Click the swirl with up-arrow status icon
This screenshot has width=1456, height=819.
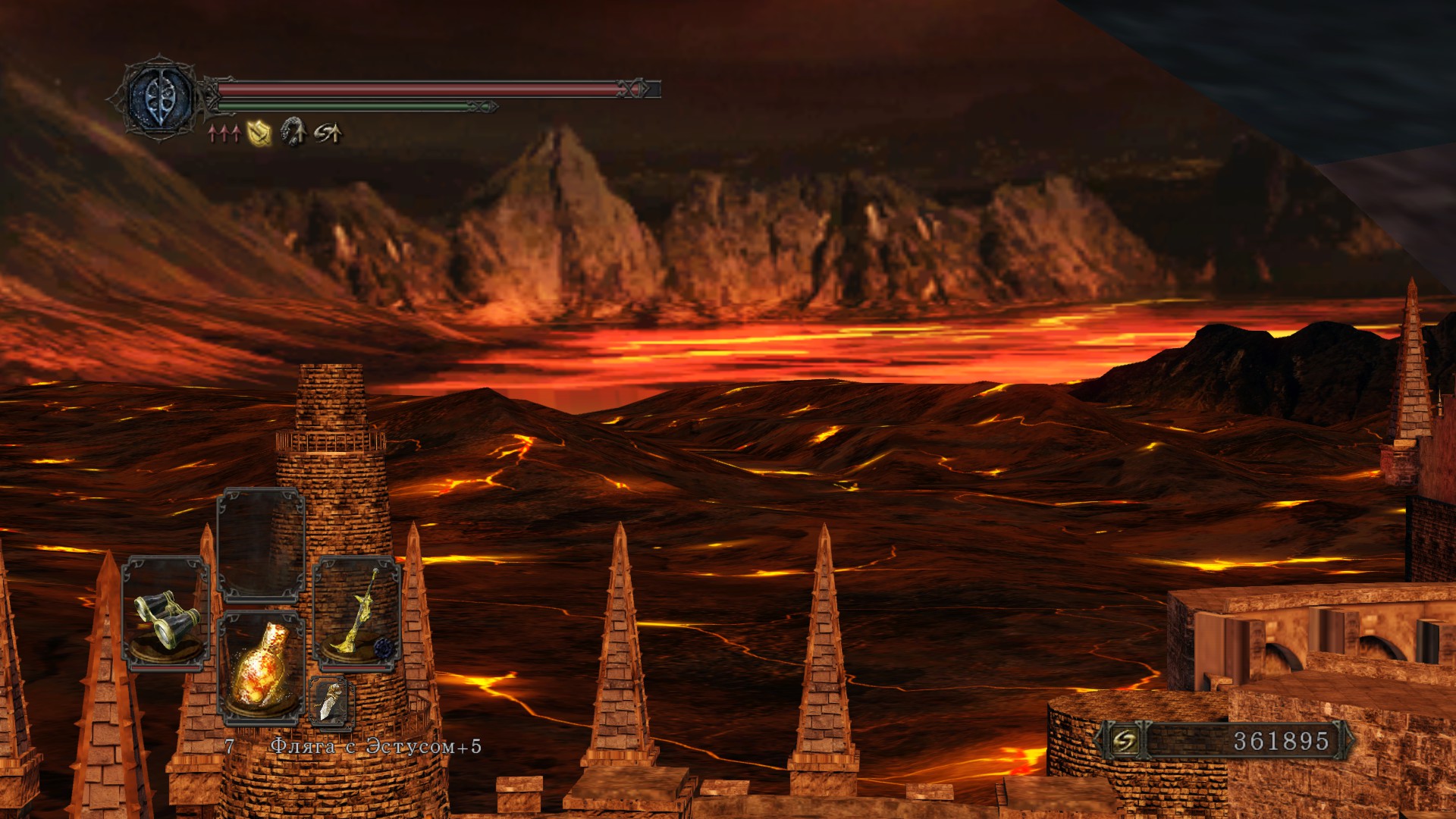328,133
